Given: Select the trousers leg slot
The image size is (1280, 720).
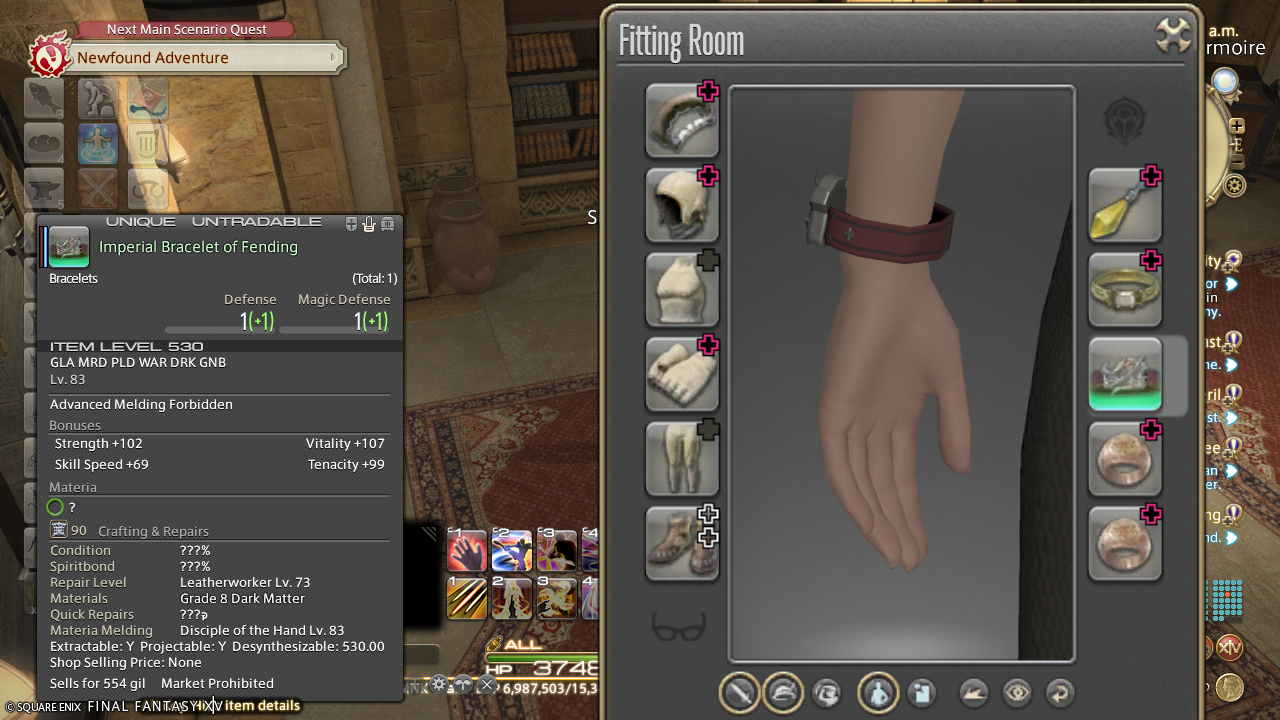Looking at the screenshot, I should pyautogui.click(x=682, y=459).
